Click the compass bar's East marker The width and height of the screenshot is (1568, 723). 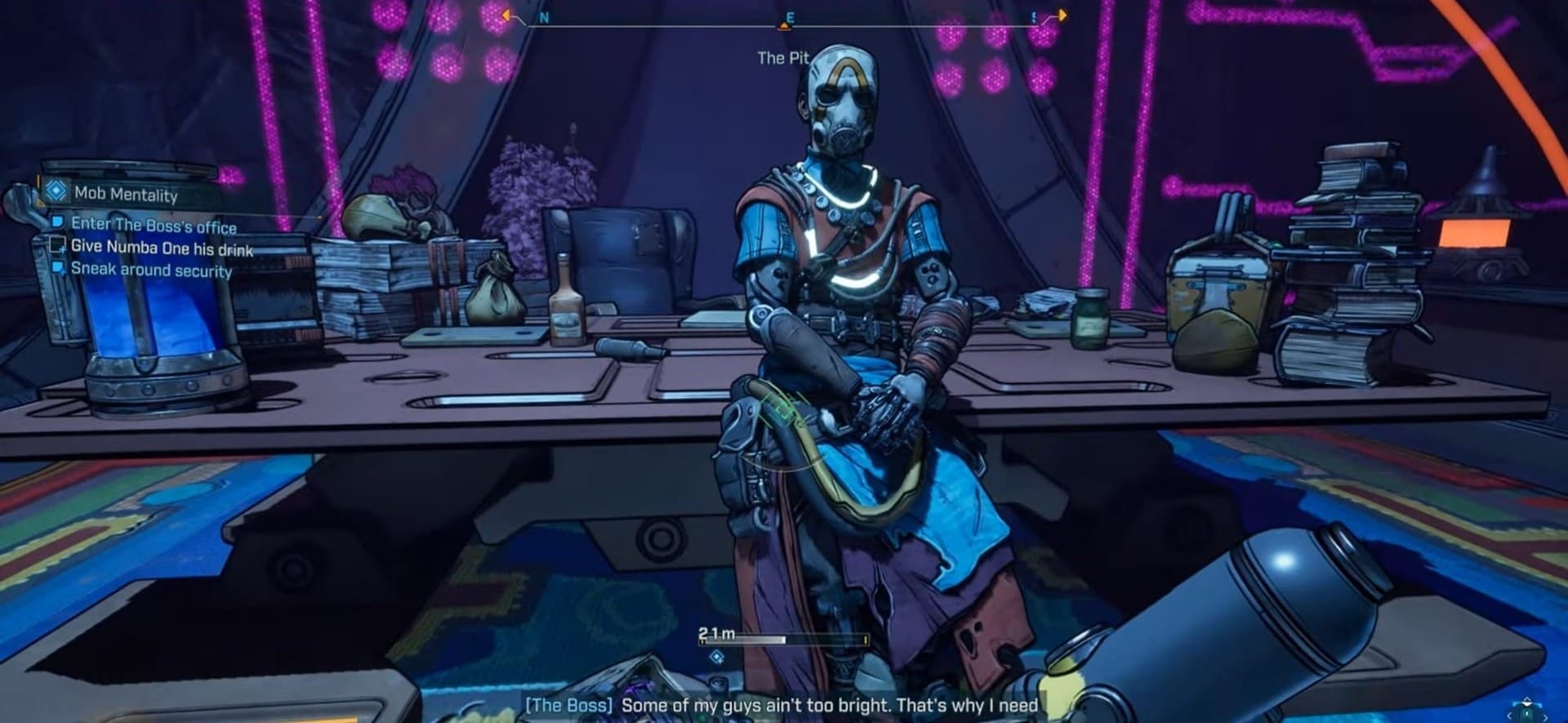789,17
